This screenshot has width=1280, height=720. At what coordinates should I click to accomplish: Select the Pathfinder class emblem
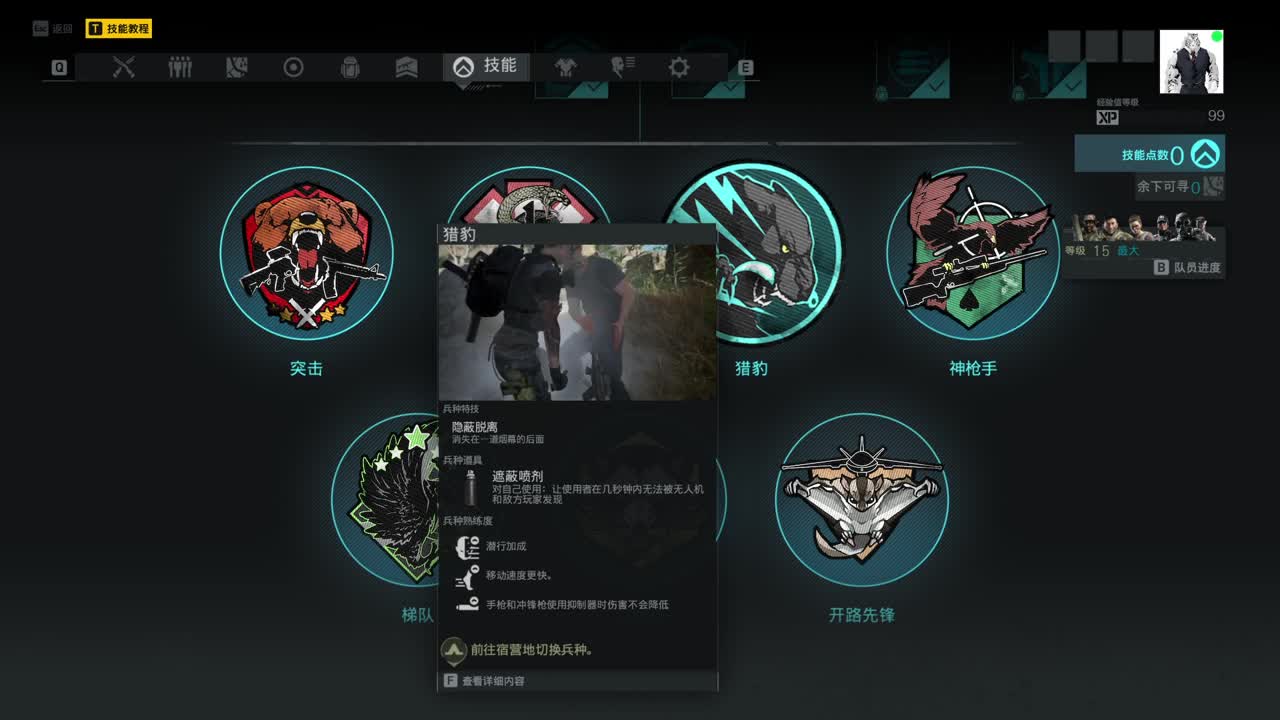pyautogui.click(x=860, y=500)
